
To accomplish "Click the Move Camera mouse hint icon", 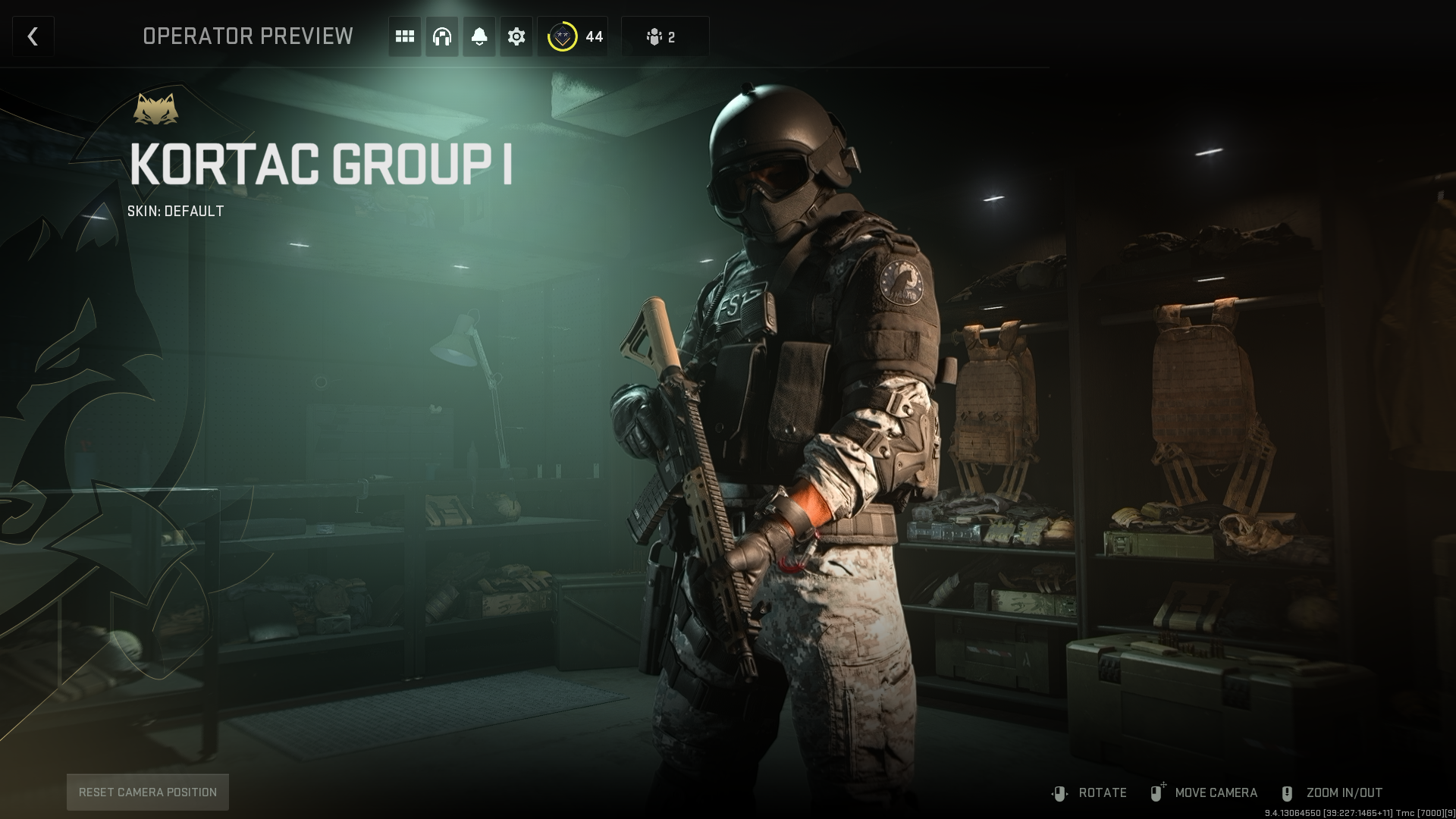I will 1156,792.
